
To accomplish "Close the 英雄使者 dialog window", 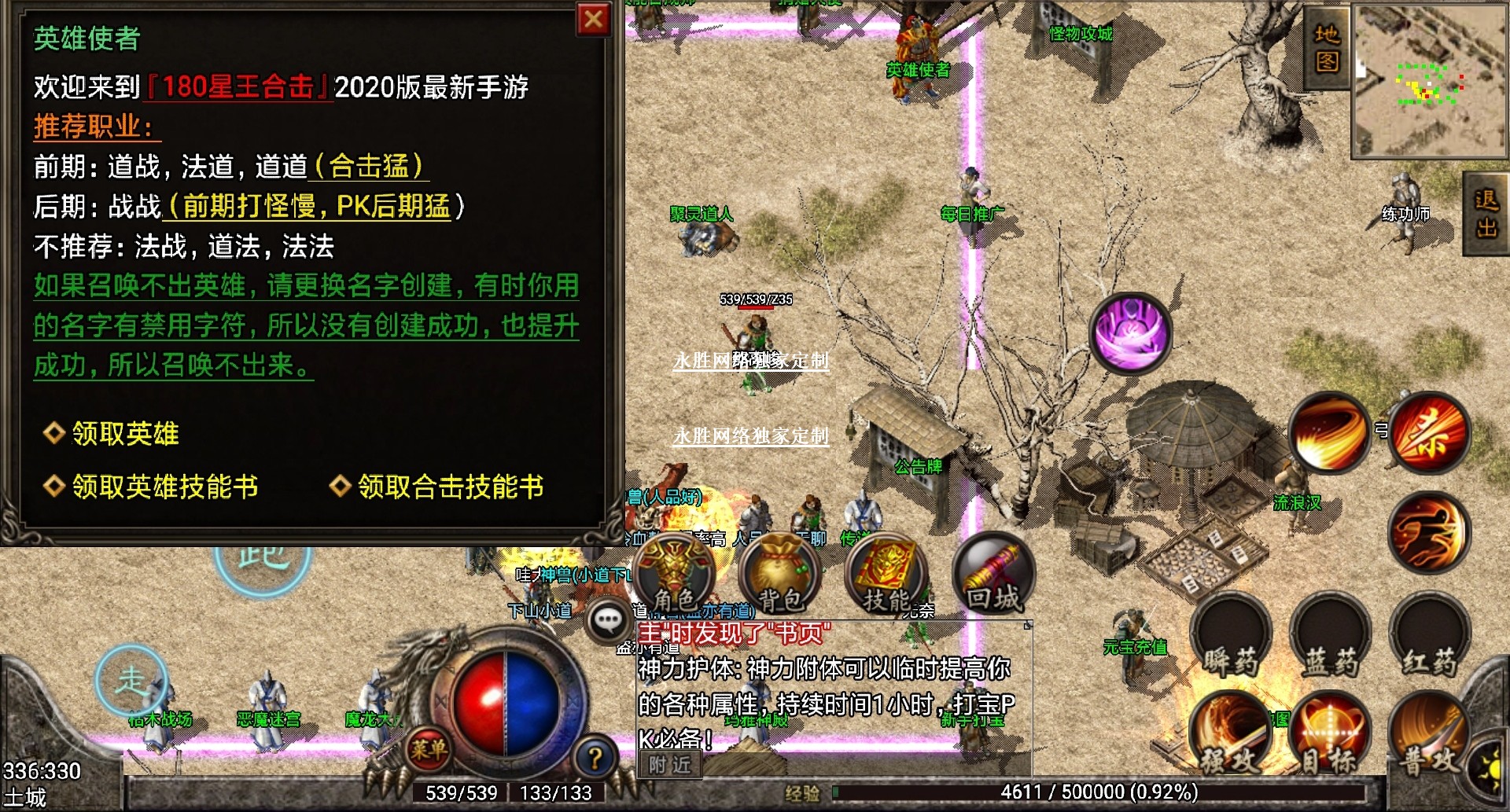I will point(594,20).
